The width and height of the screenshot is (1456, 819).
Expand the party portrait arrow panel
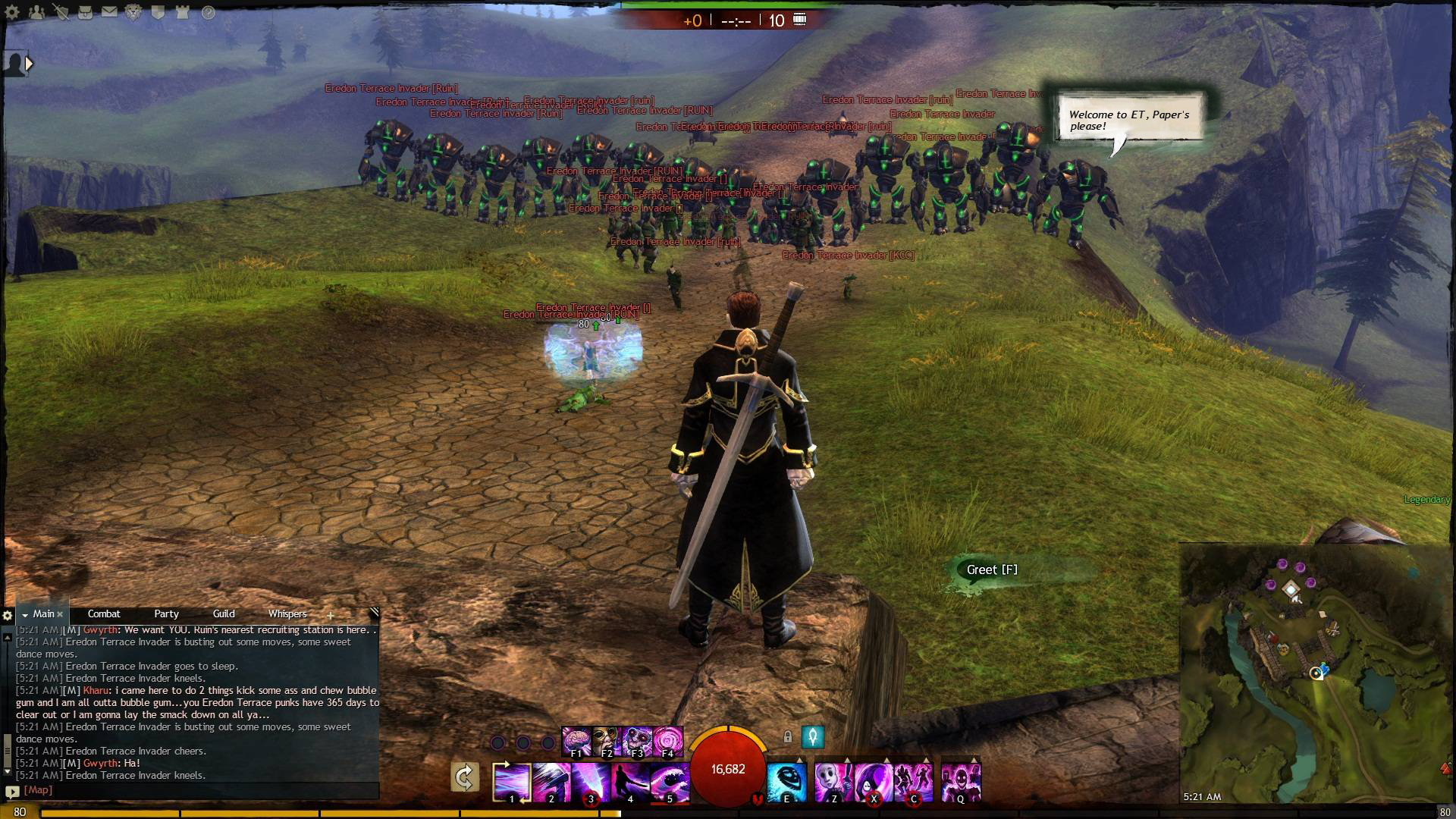coord(29,64)
